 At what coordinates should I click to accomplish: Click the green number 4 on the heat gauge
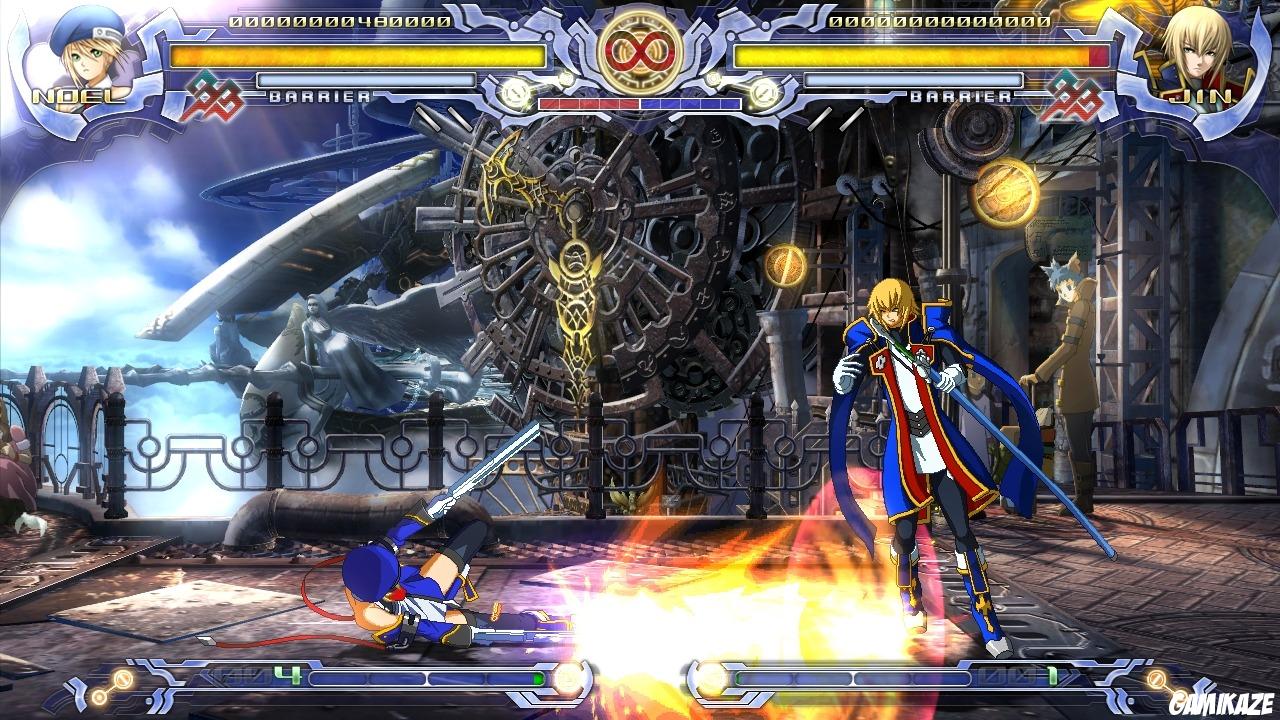pos(287,675)
